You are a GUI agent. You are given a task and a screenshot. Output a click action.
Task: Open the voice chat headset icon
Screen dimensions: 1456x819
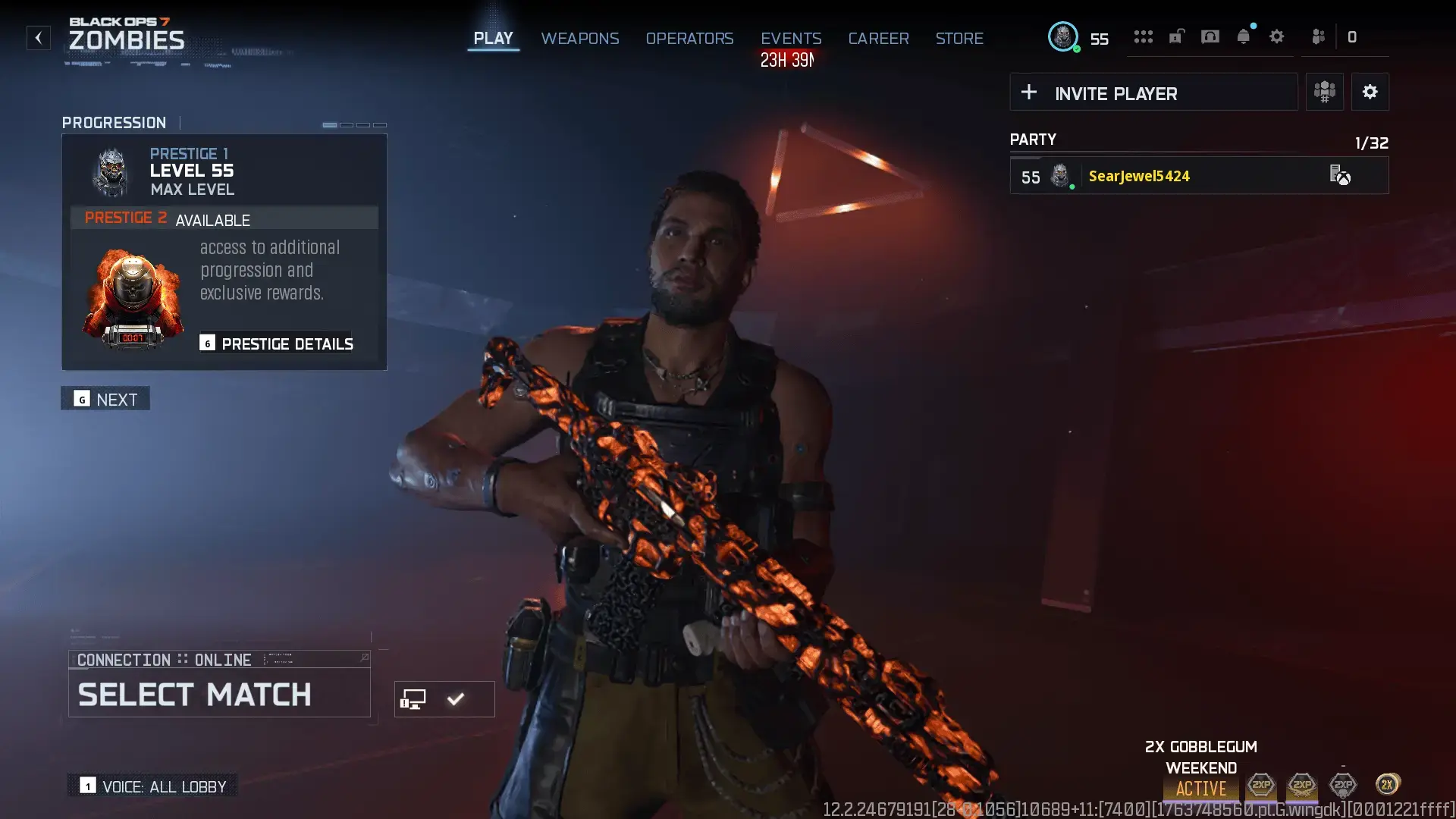[1210, 36]
